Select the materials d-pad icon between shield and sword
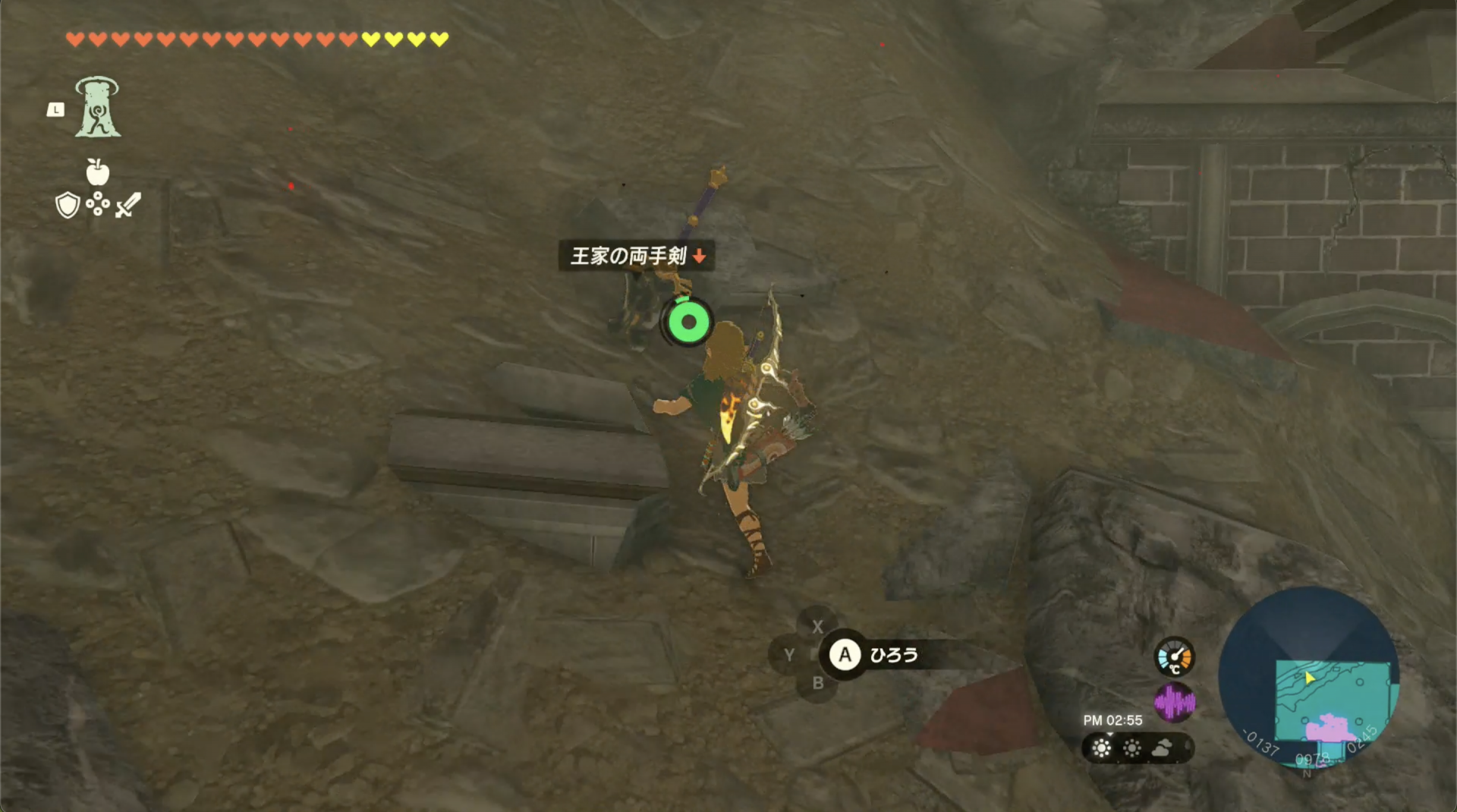Viewport: 1457px width, 812px height. pos(97,205)
